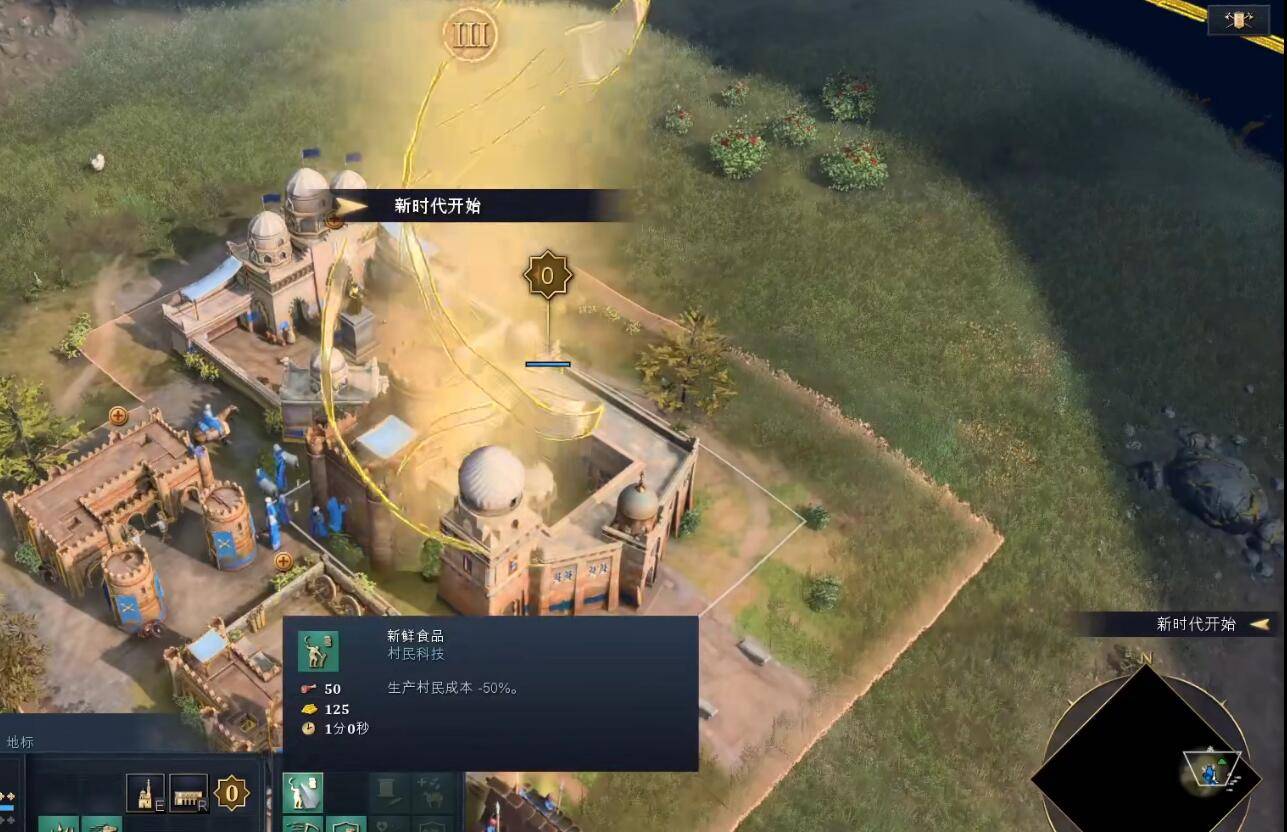Click the star-shaped 0 badge in command bar
This screenshot has height=832, width=1287.
pos(232,794)
